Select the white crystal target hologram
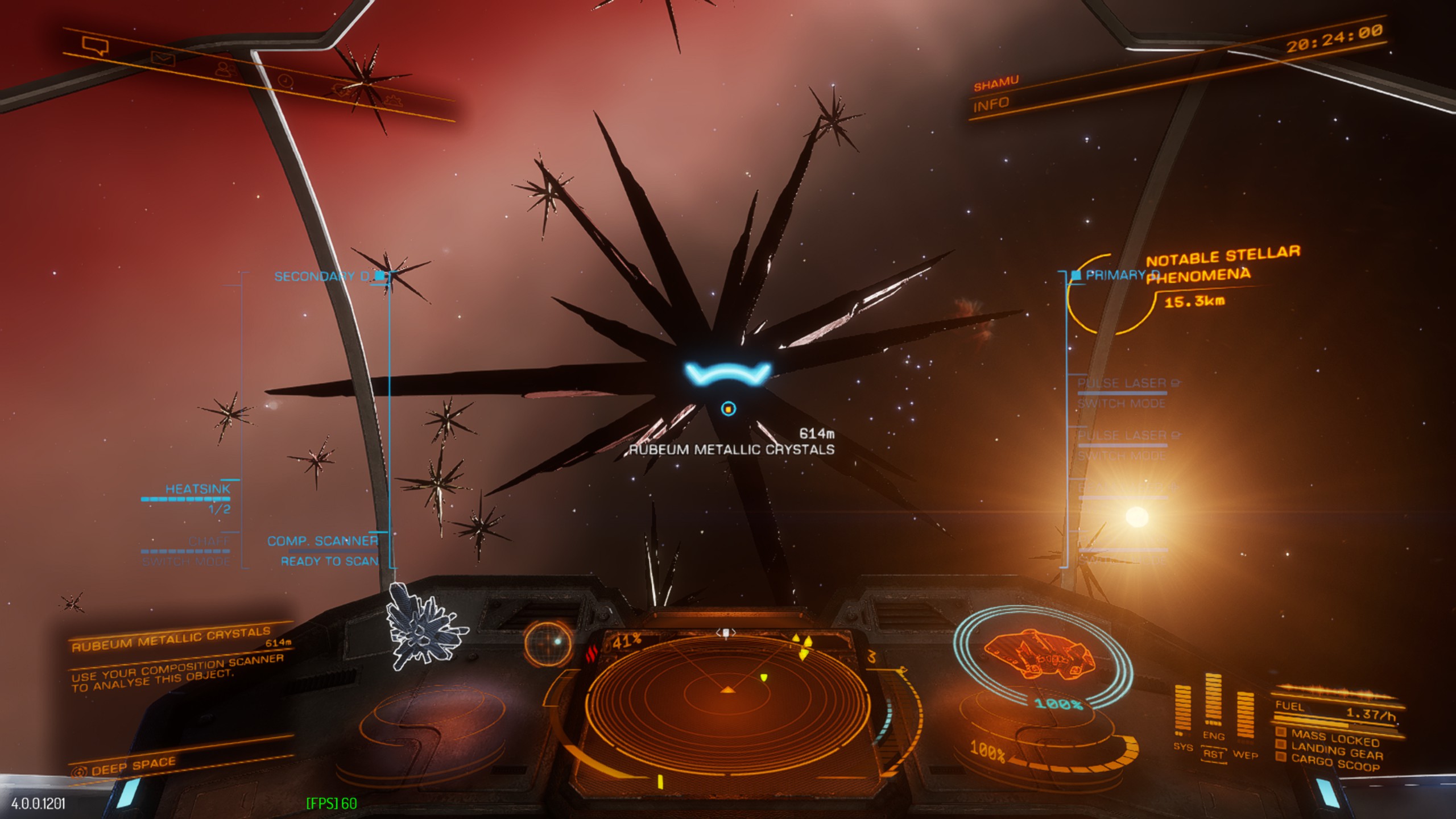The image size is (1456, 819). [x=423, y=626]
